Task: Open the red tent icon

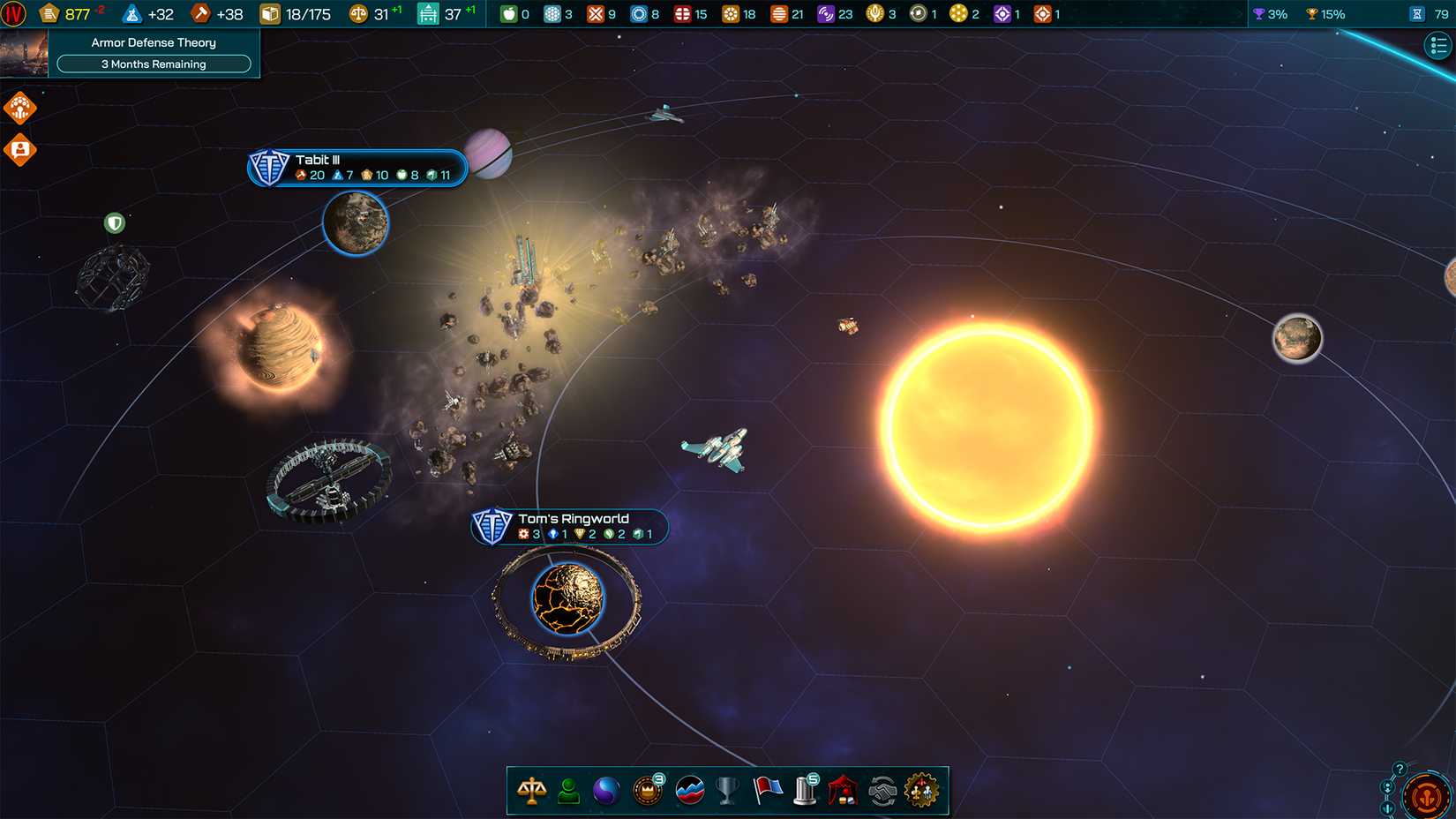Action: [843, 791]
